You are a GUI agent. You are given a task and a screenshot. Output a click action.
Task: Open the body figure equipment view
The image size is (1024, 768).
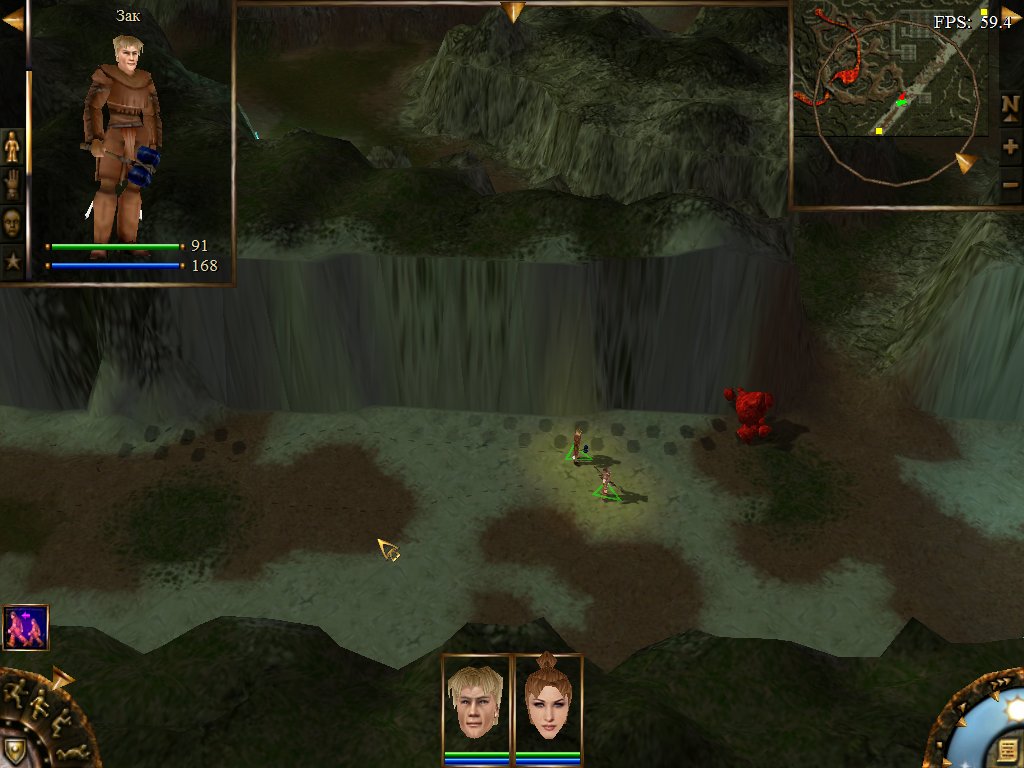click(x=12, y=147)
